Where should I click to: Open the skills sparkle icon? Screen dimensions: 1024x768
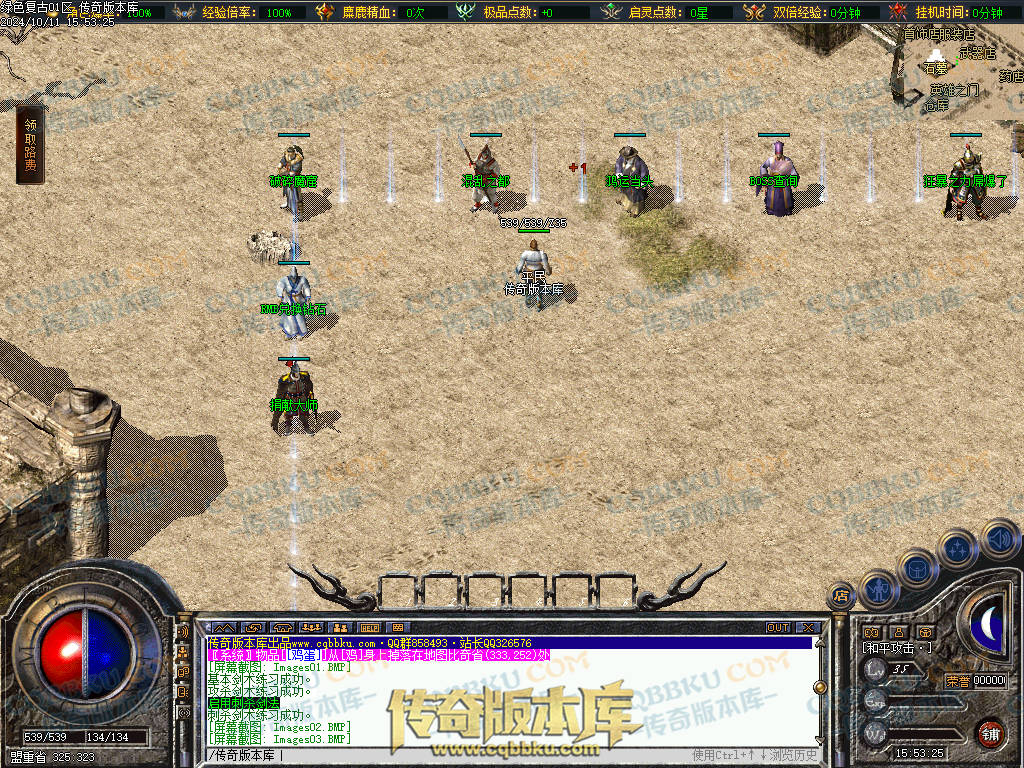tap(957, 549)
